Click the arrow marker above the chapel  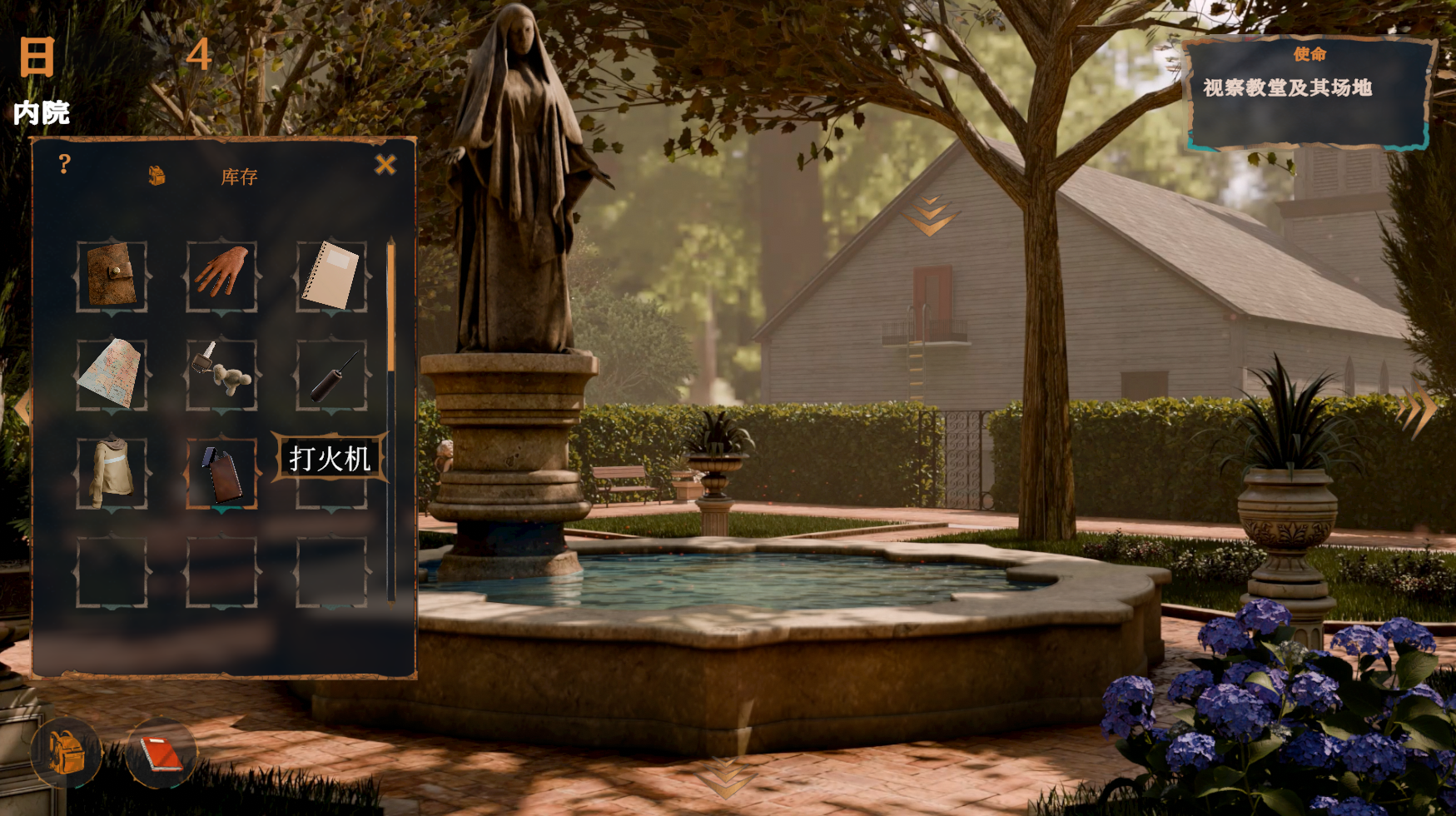(x=929, y=216)
